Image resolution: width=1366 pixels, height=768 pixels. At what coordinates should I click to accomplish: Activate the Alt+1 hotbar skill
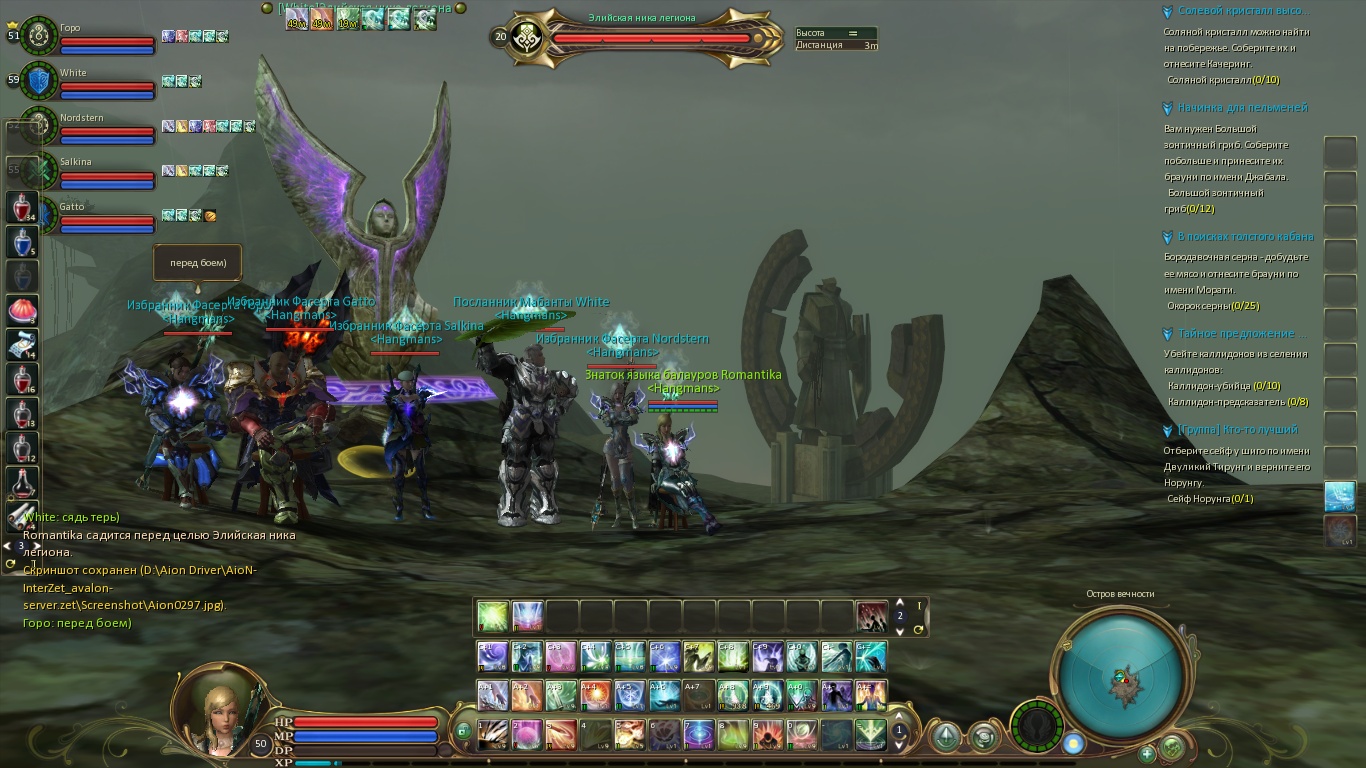493,695
